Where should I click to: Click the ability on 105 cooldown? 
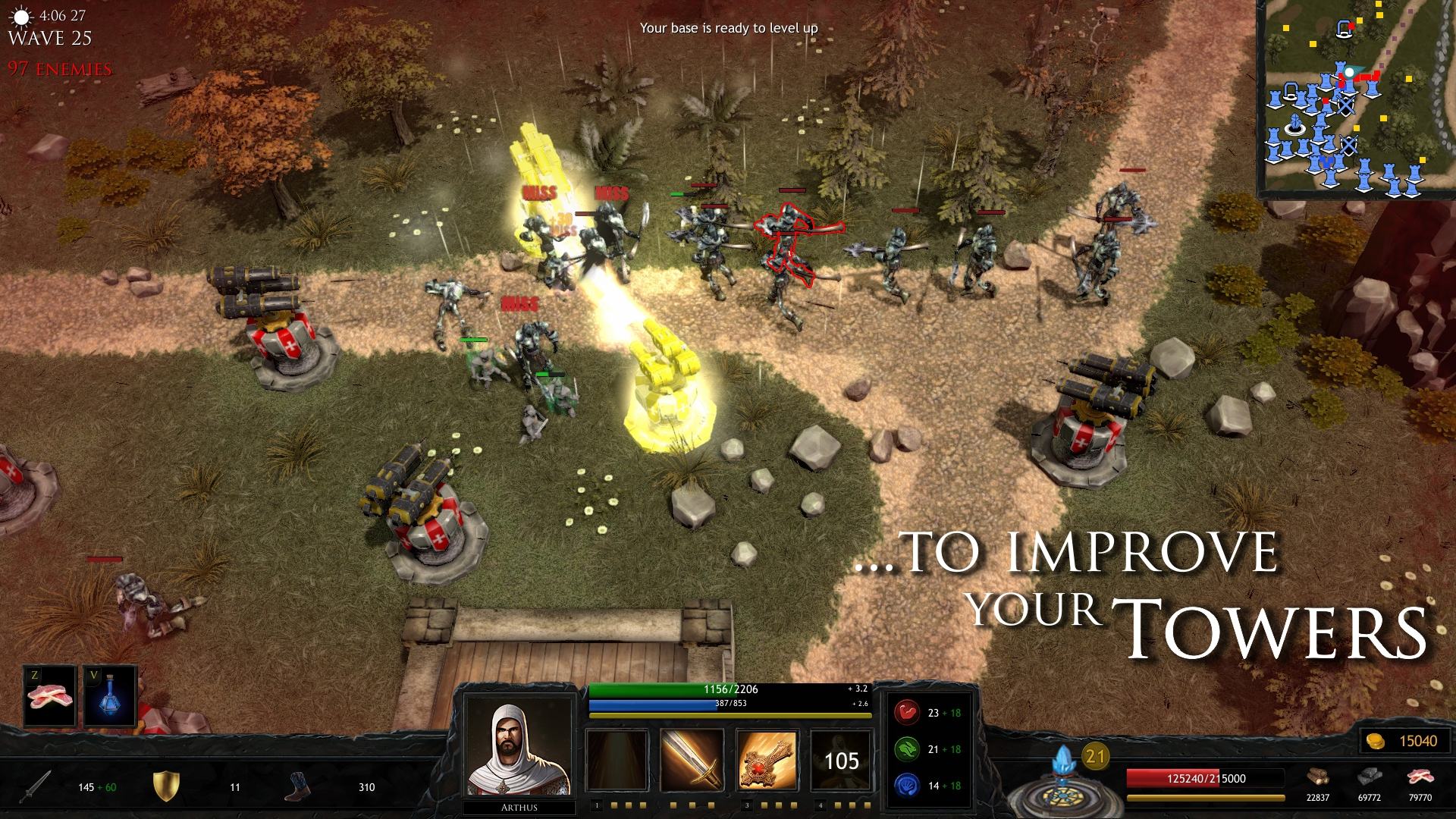point(841,760)
